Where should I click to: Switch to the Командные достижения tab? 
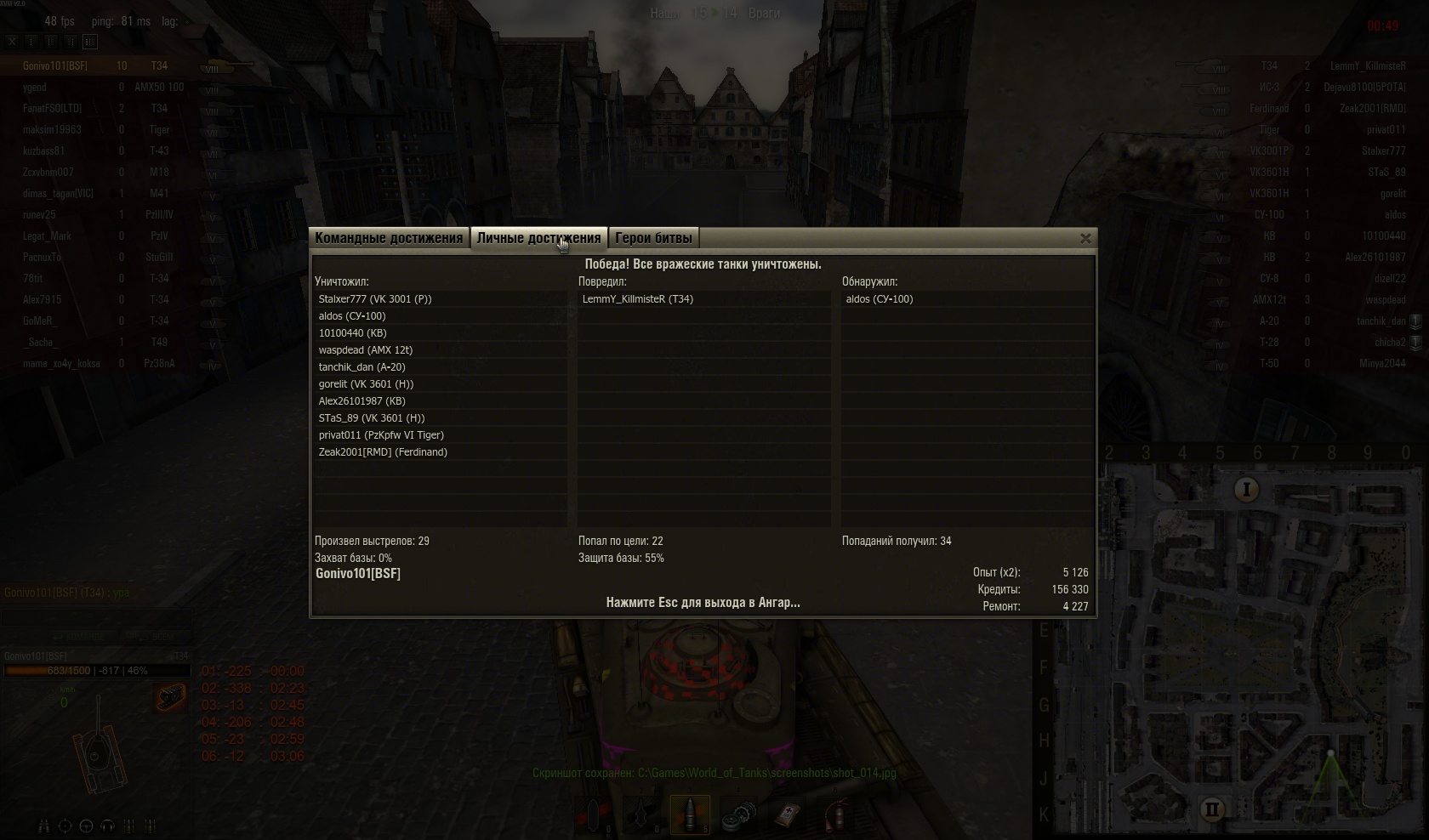click(x=389, y=238)
